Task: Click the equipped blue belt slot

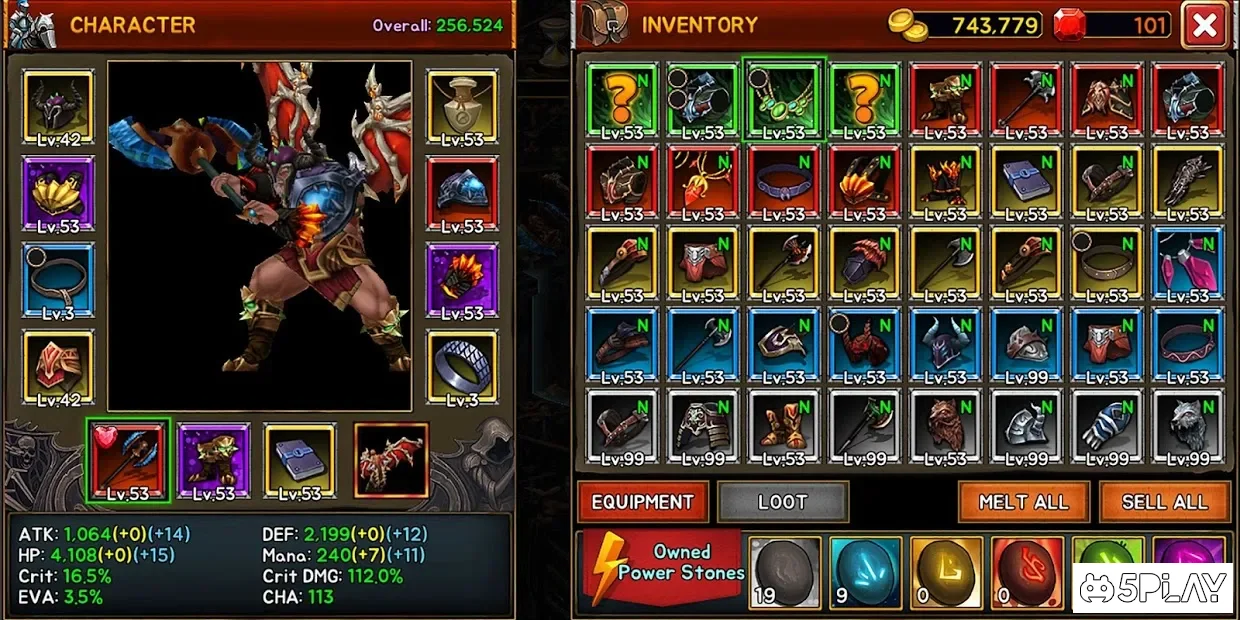Action: click(x=57, y=280)
